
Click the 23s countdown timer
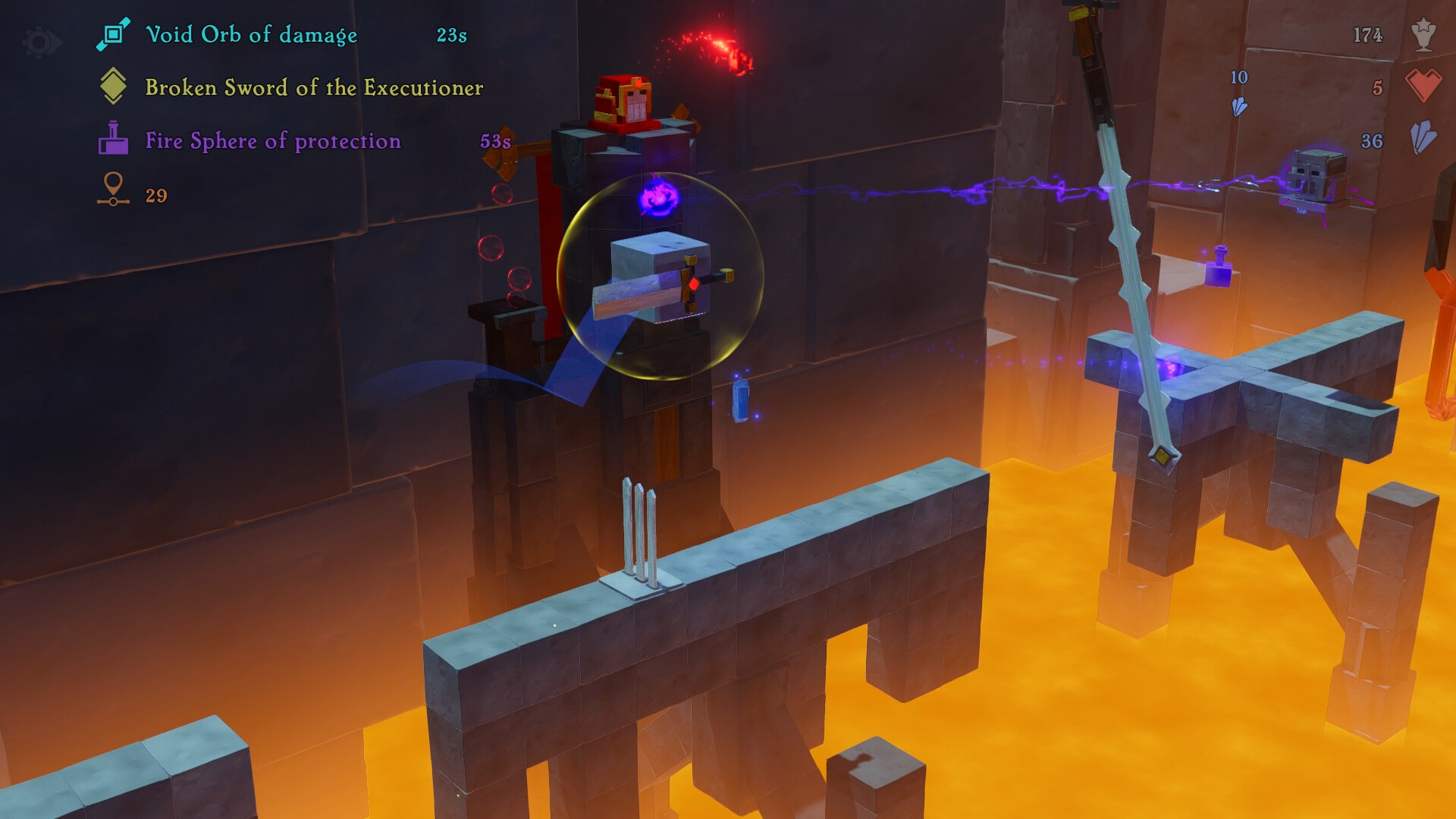450,33
